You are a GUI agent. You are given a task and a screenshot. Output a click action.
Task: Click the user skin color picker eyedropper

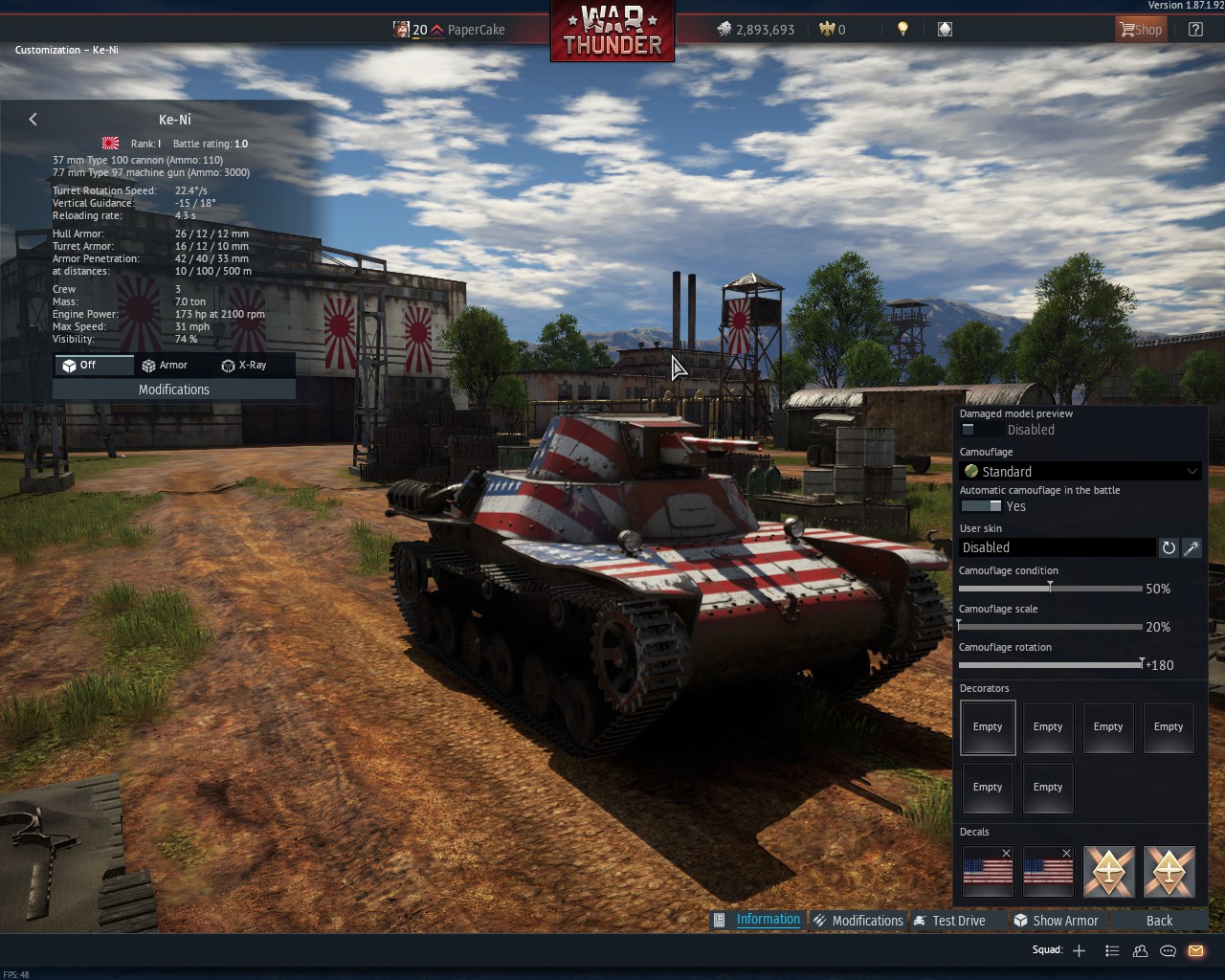tap(1192, 547)
